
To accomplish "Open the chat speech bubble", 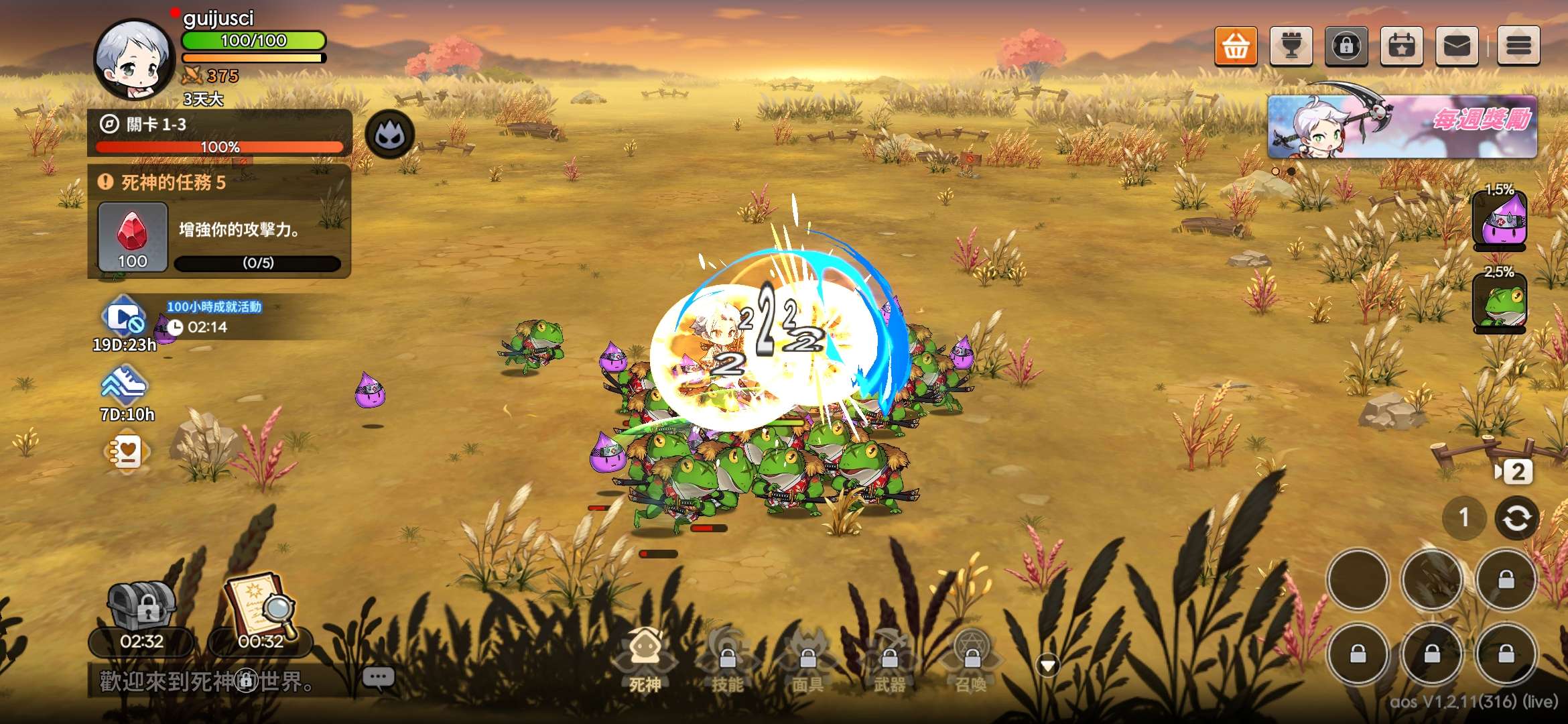I will click(x=378, y=678).
